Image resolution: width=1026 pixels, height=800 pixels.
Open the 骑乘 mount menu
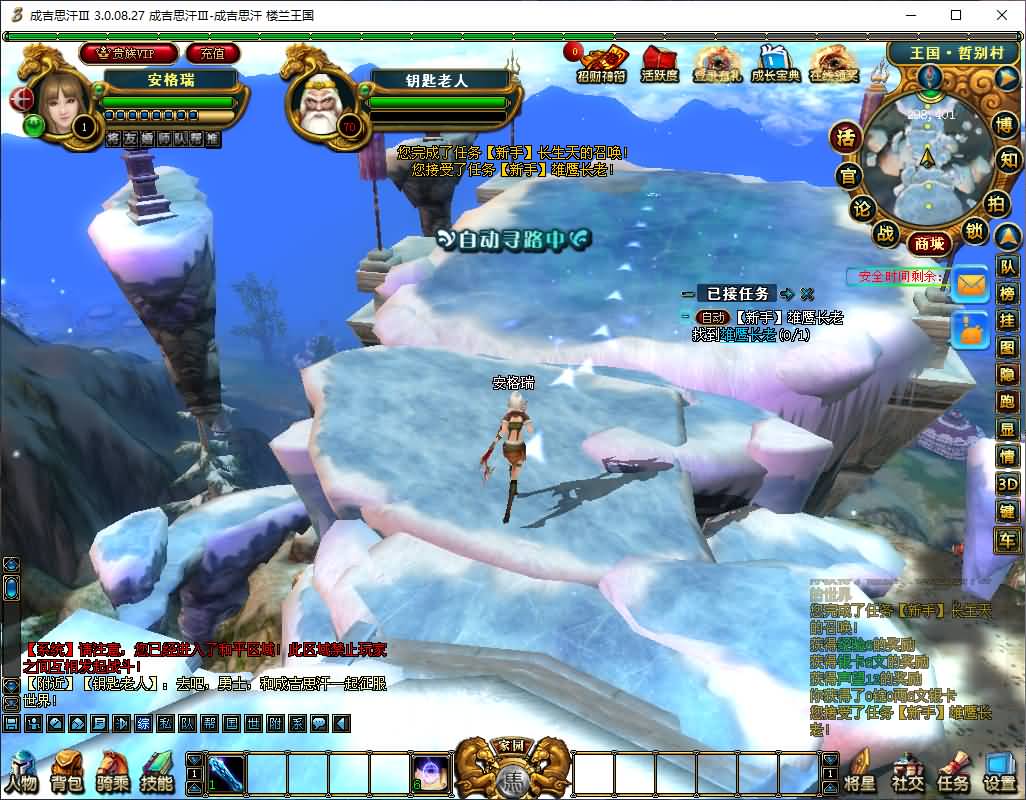pos(111,773)
